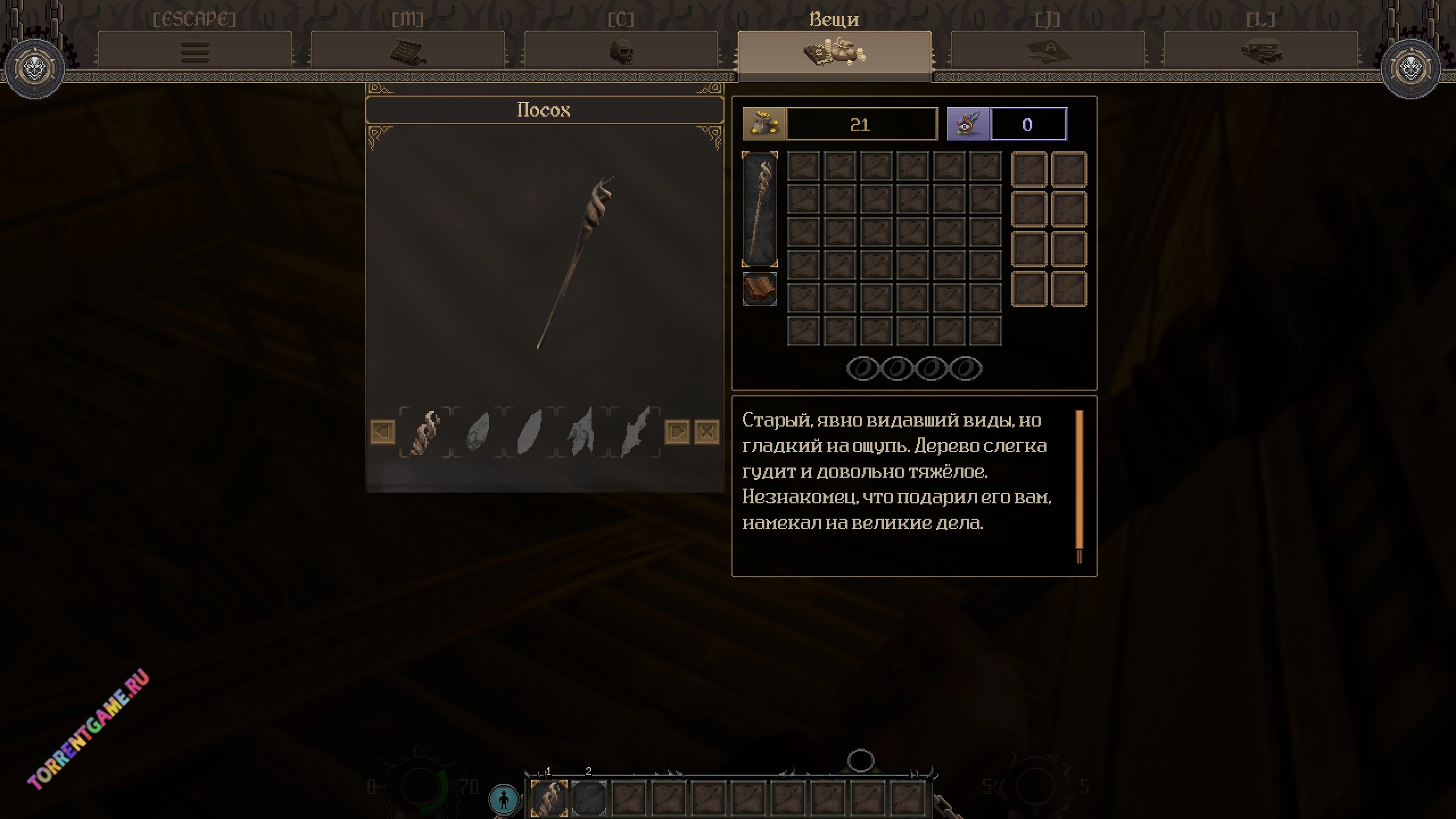Image resolution: width=1456 pixels, height=819 pixels.
Task: Switch to the journal notes tab
Action: pos(1048,52)
